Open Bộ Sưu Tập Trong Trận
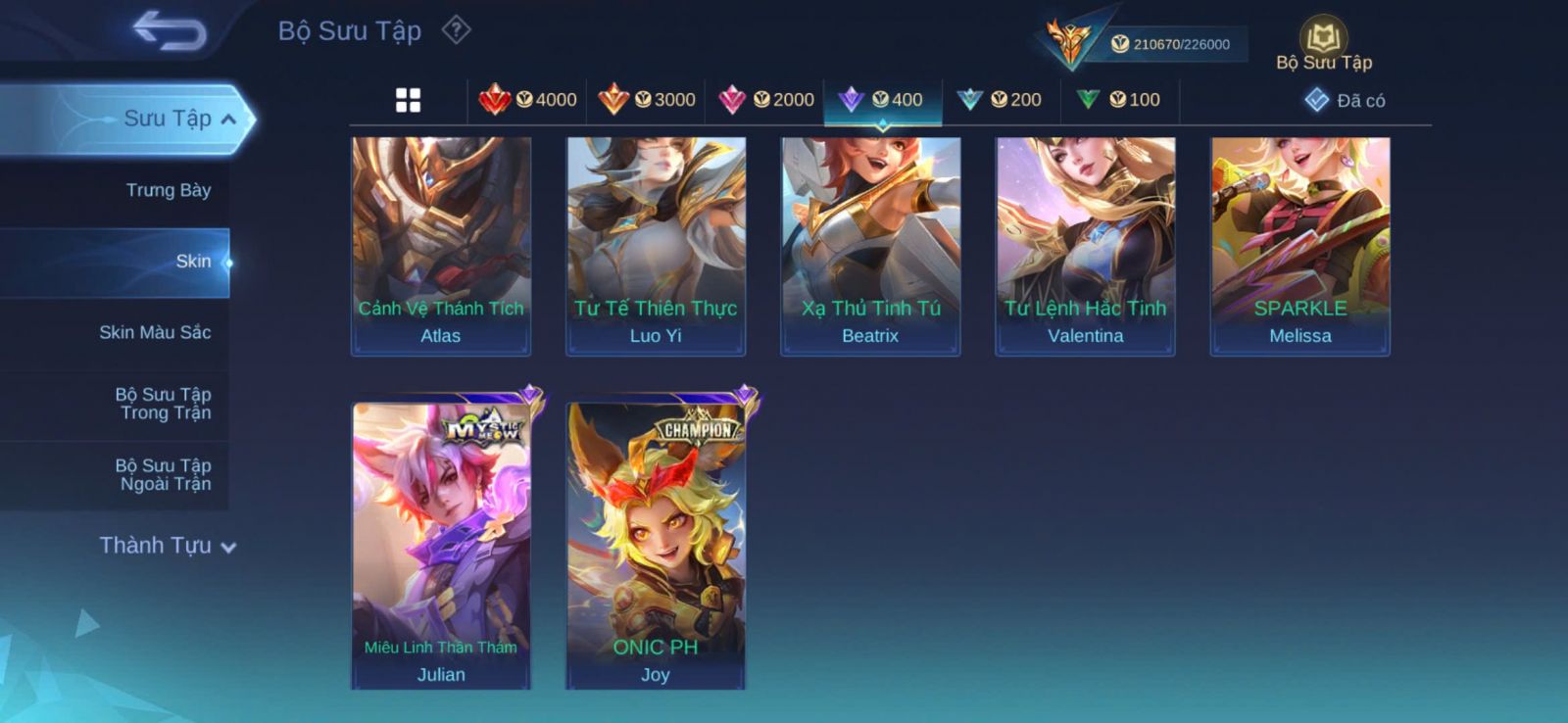This screenshot has height=723, width=1568. (x=163, y=404)
